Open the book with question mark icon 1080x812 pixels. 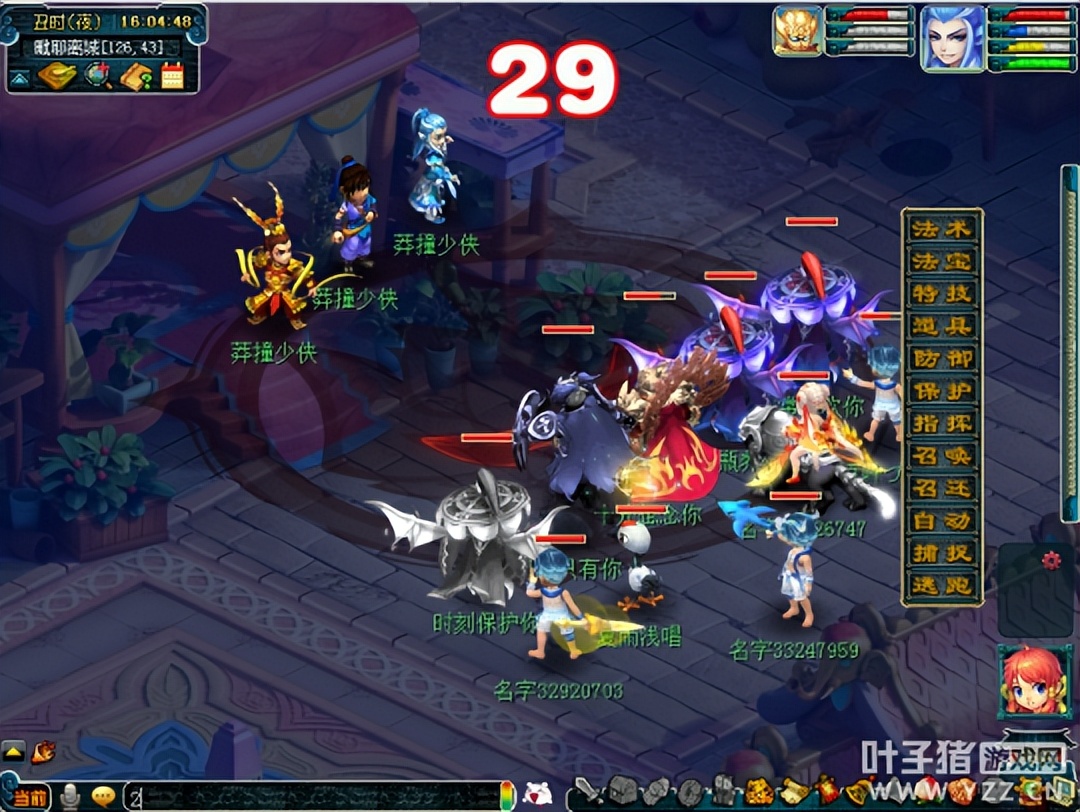135,76
